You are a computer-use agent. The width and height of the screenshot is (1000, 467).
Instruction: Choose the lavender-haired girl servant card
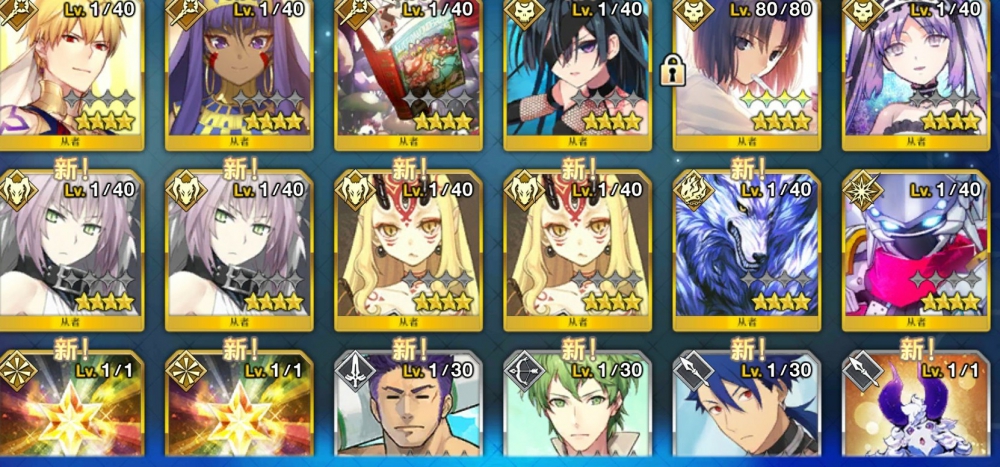[x=915, y=70]
